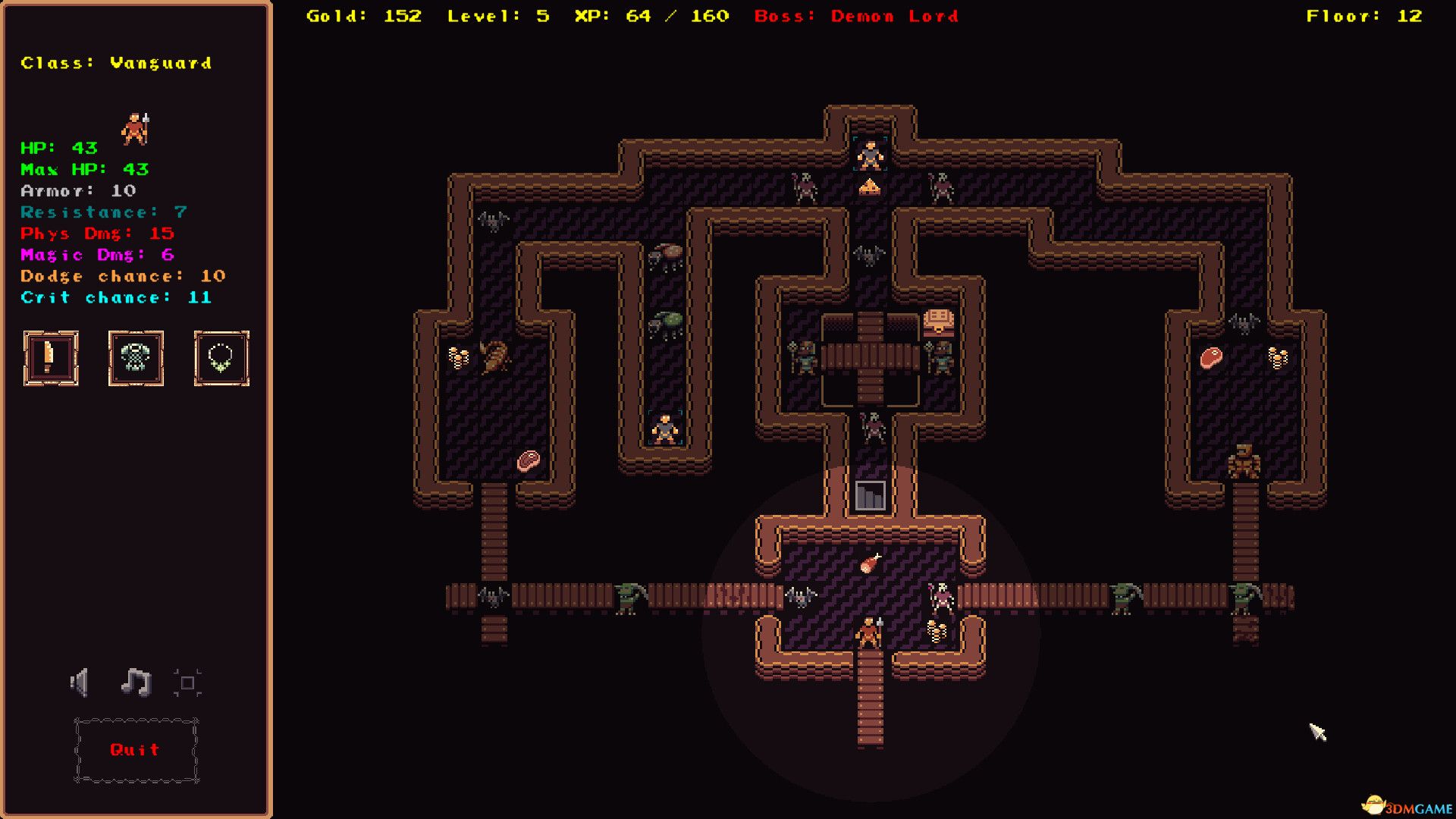1456x819 pixels.
Task: Select the chest armor equipment slot
Action: pyautogui.click(x=136, y=358)
